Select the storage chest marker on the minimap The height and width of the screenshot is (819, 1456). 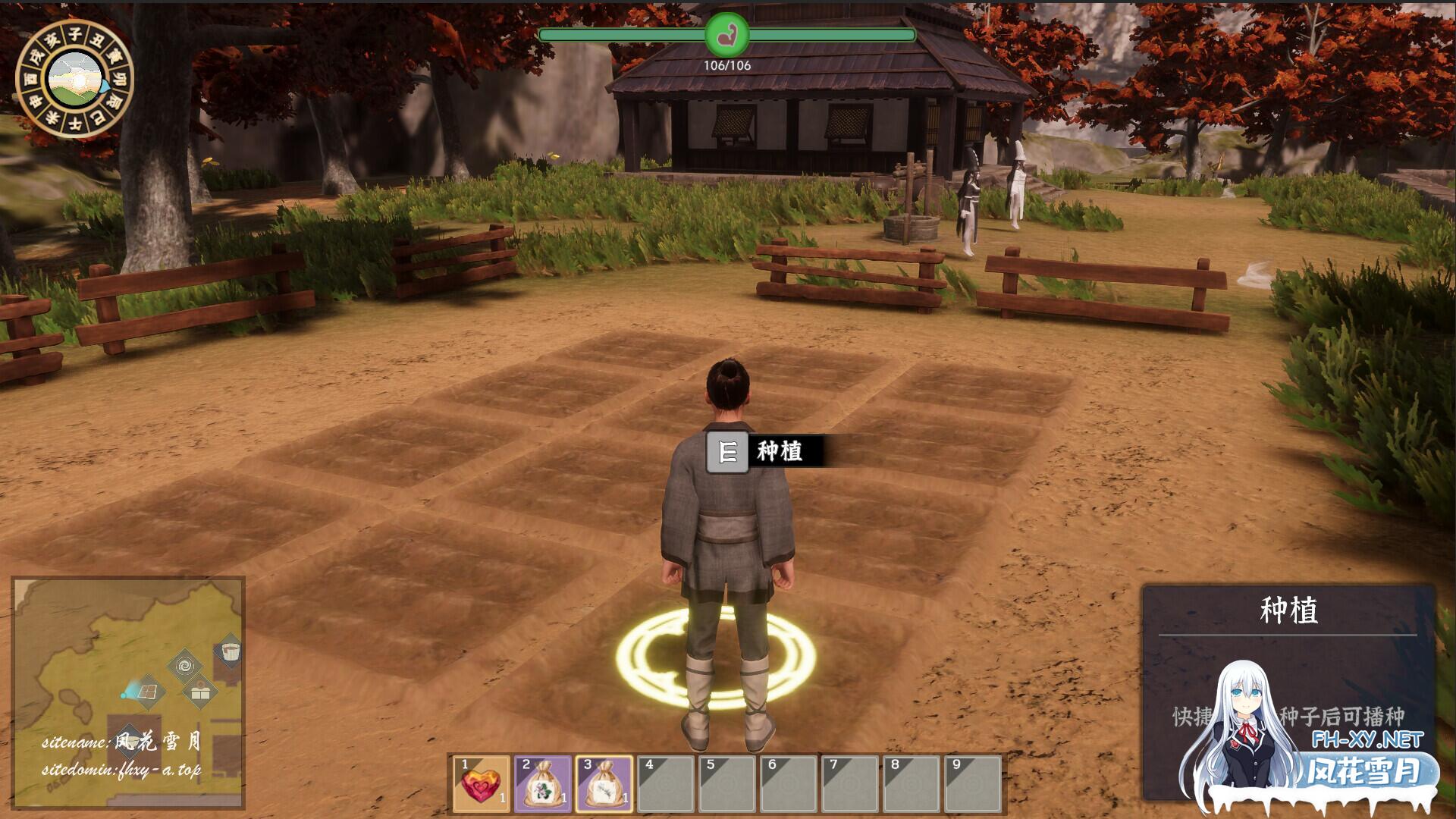coord(201,692)
